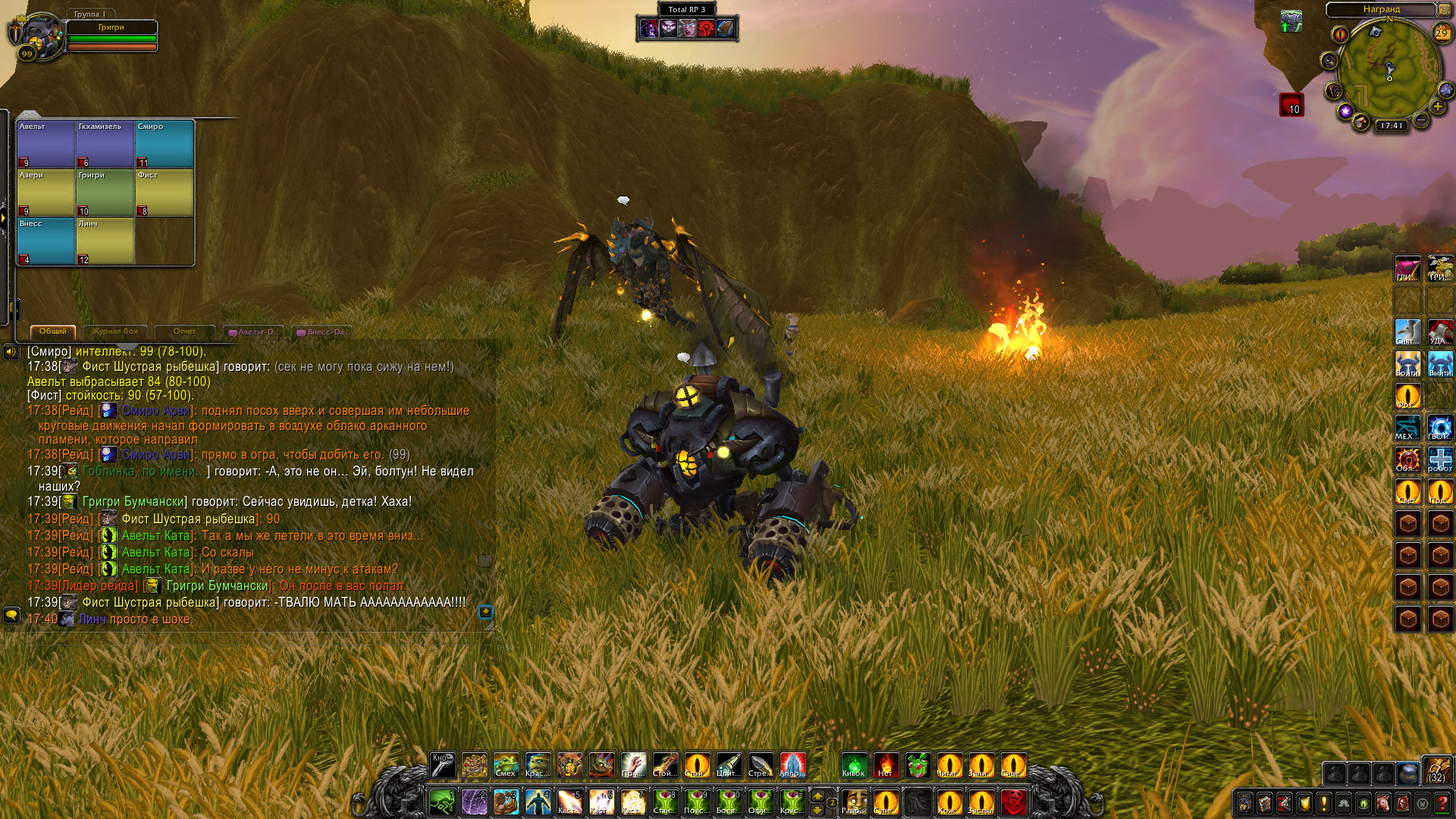
Task: Select Смиро in the raid frame
Action: point(165,143)
